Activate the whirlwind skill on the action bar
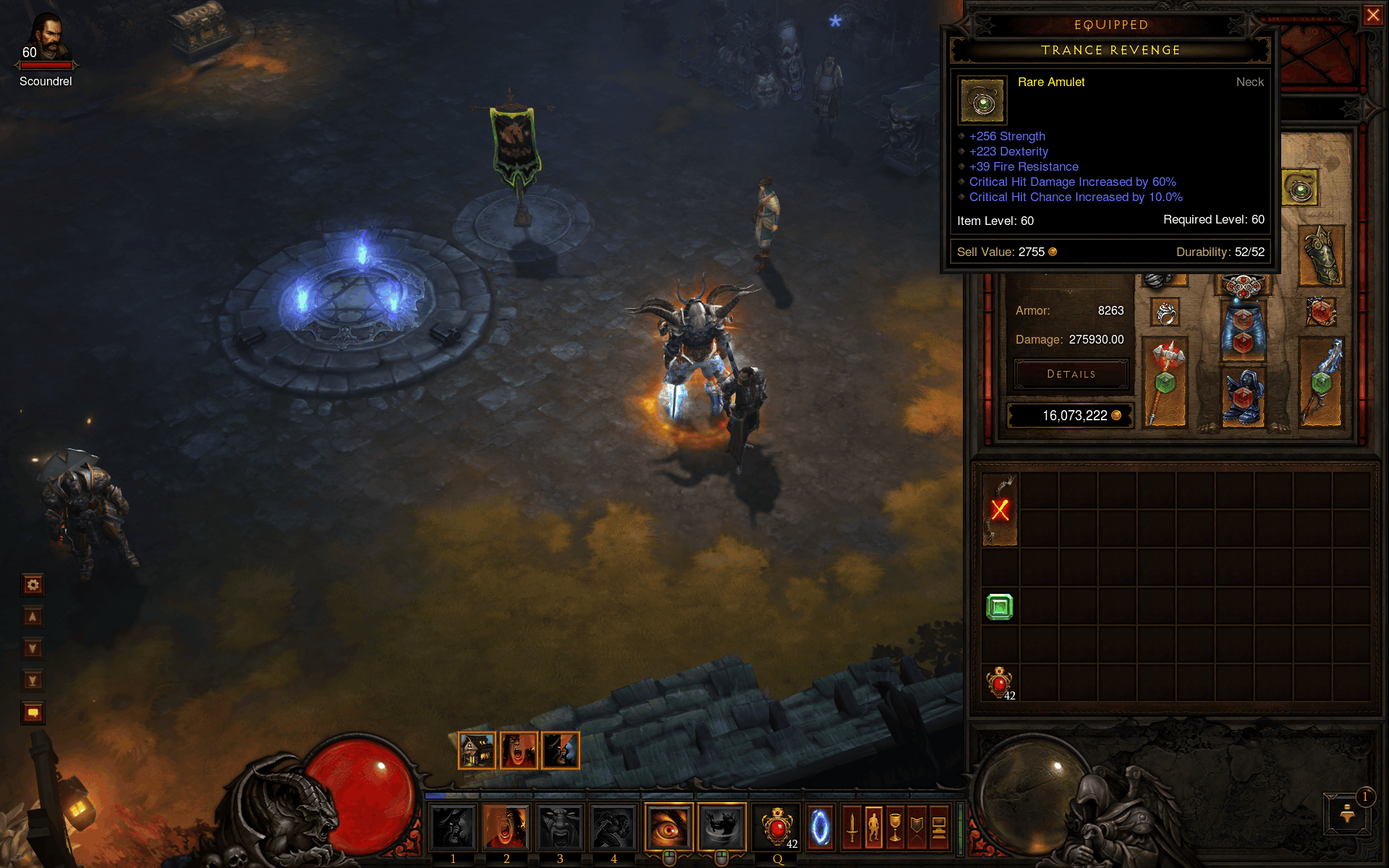 coord(721,826)
